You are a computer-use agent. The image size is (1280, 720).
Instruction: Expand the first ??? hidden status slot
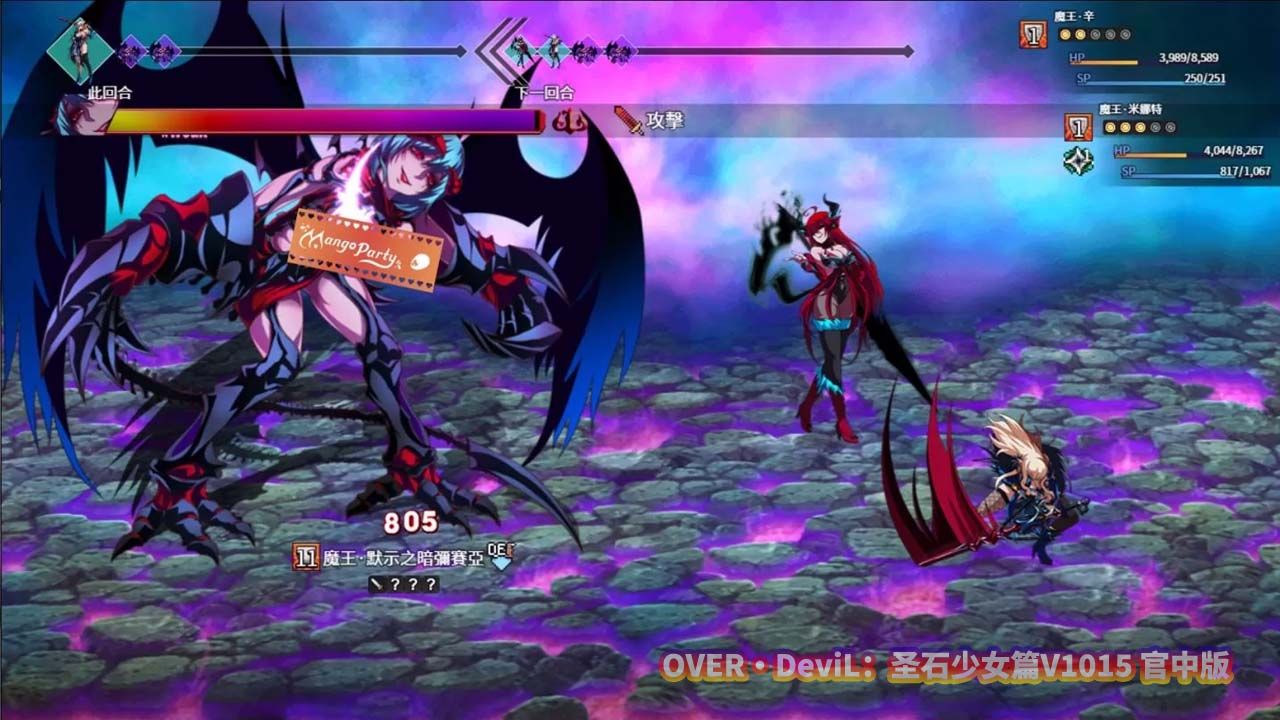(394, 583)
